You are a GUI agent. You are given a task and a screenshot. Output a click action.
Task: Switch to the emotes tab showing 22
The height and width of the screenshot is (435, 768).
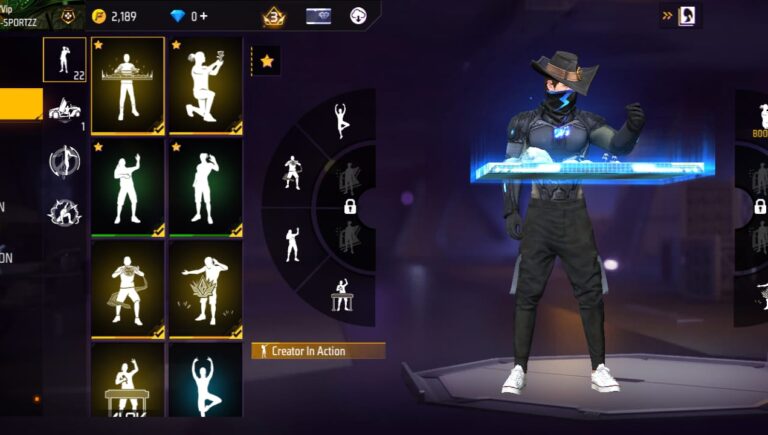[x=64, y=59]
